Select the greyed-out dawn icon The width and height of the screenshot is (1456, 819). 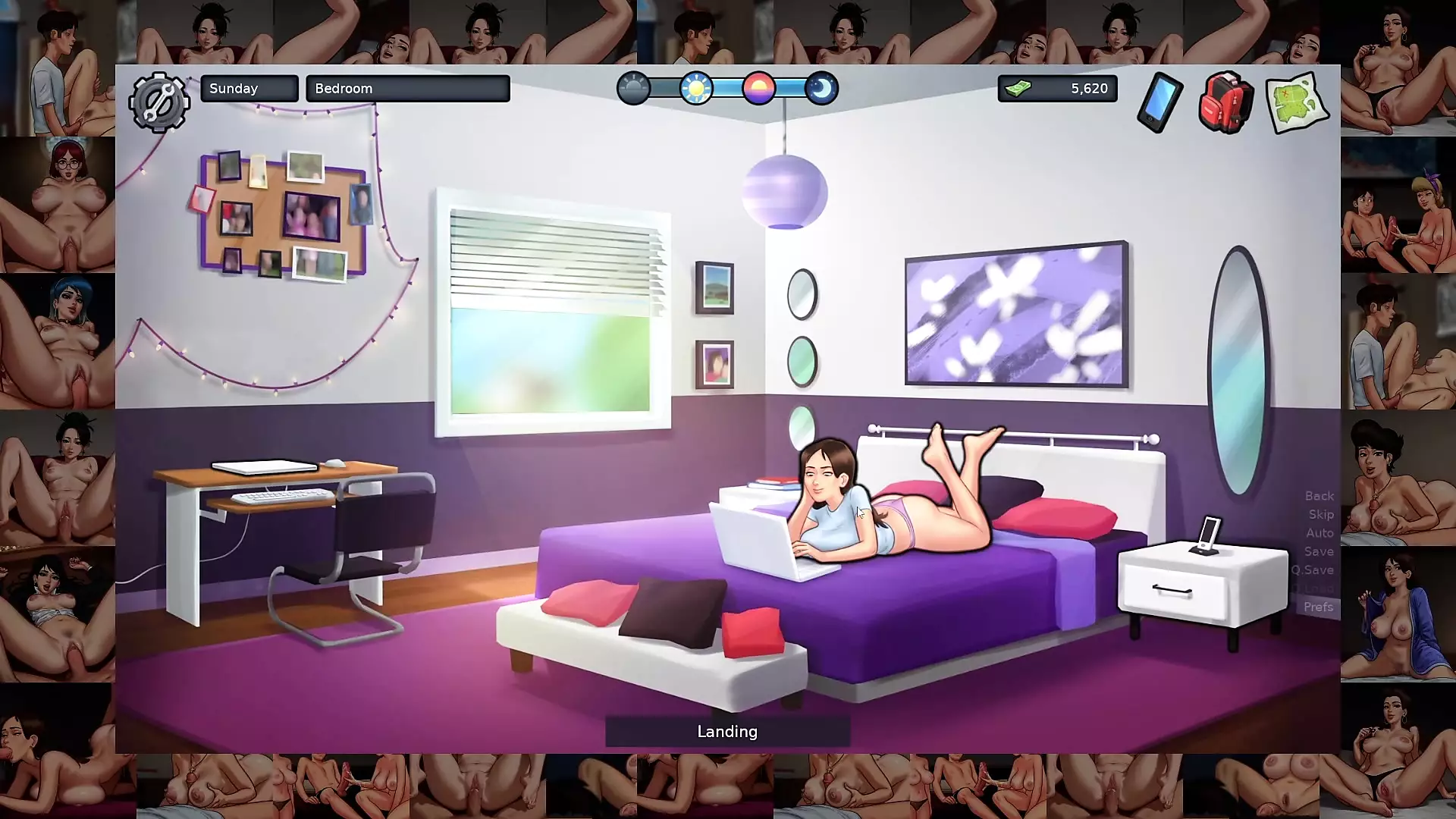(x=635, y=89)
